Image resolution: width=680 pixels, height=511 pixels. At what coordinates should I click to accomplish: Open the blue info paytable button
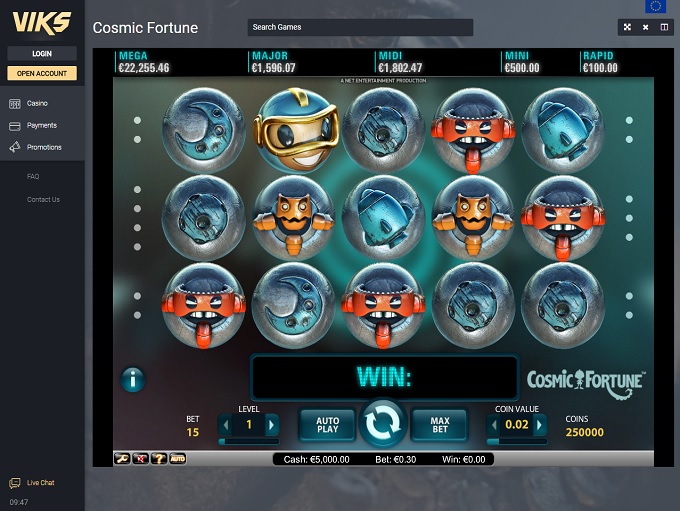[x=132, y=379]
